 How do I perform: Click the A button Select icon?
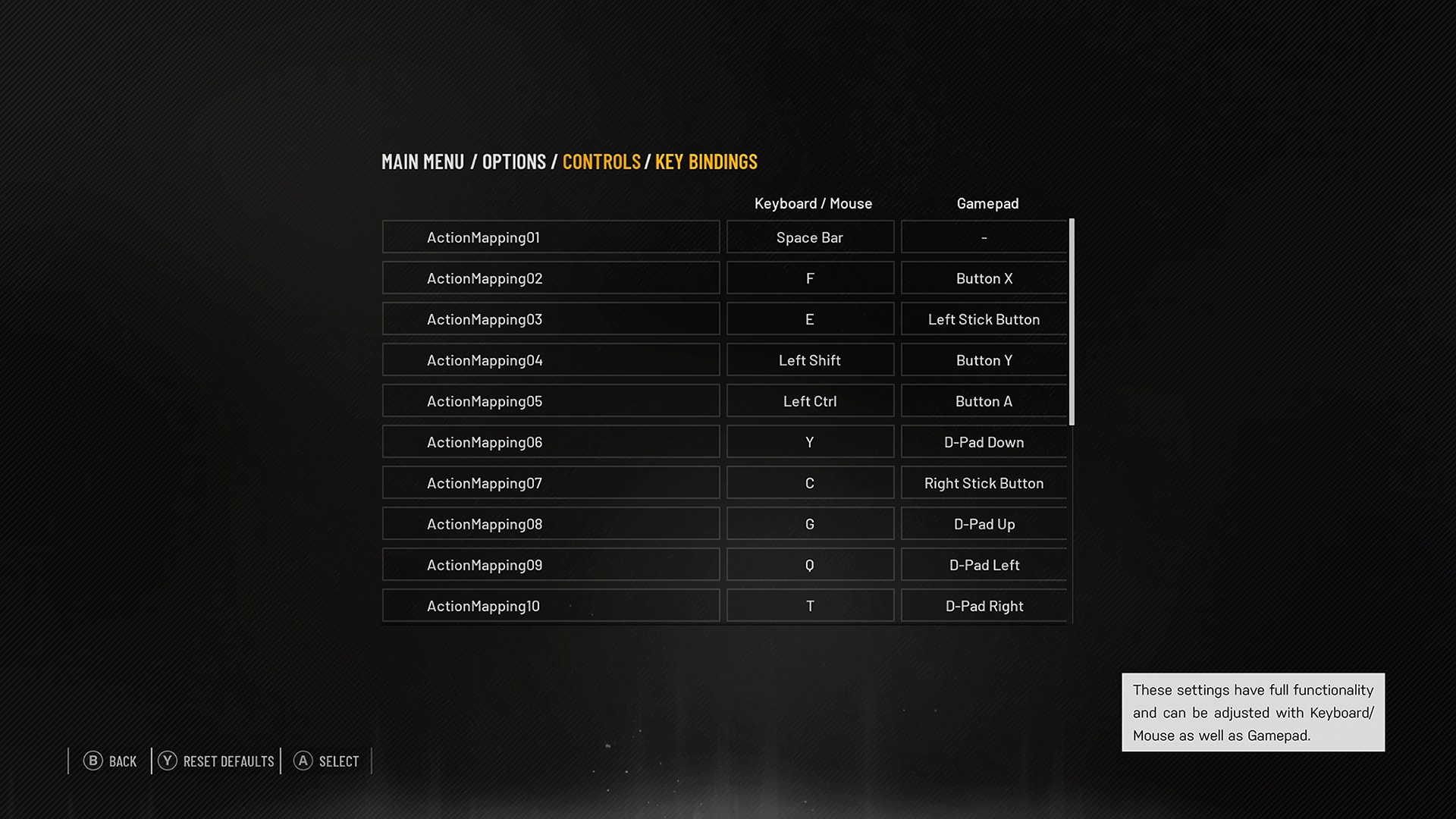[x=303, y=761]
